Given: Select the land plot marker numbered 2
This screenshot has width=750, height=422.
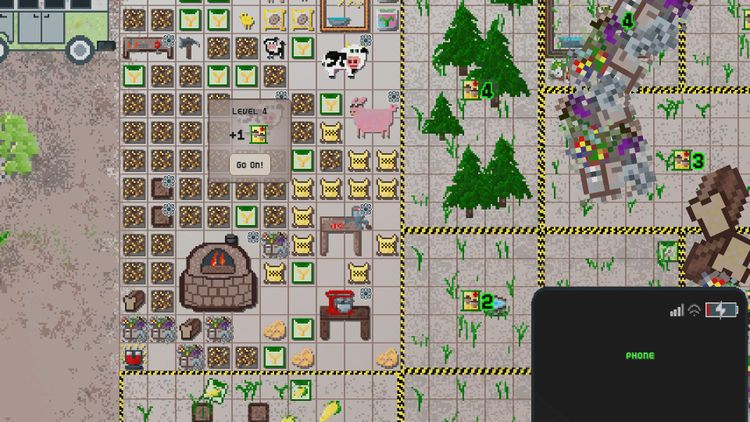Looking at the screenshot, I should (x=478, y=300).
